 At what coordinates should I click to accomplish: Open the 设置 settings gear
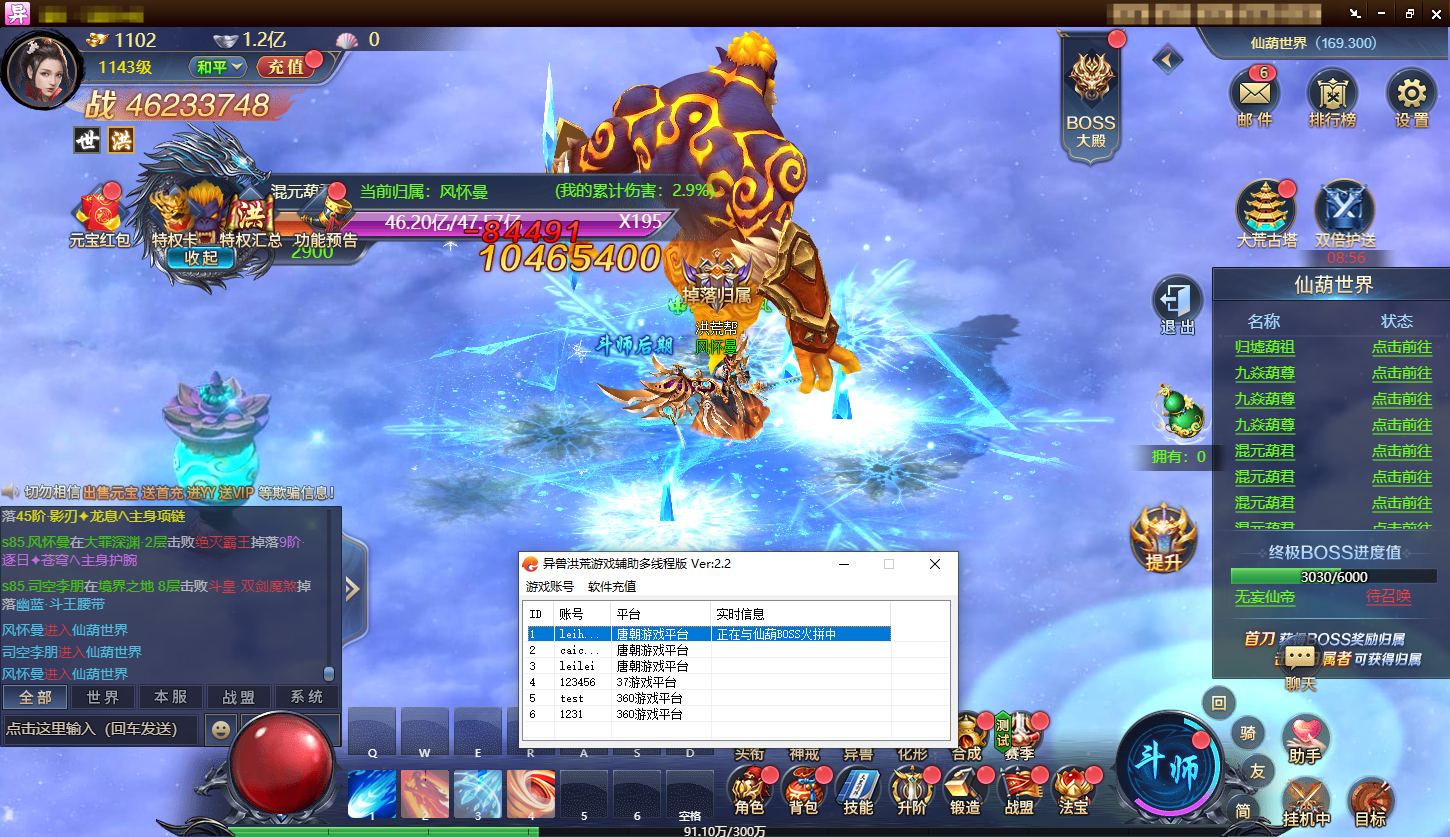click(x=1411, y=95)
